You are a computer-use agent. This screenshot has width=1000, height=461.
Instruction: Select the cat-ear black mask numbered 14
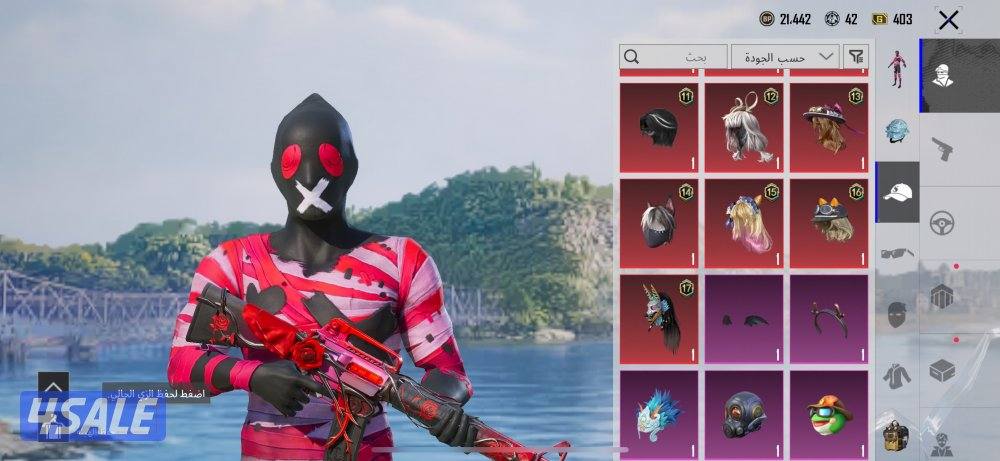[x=659, y=223]
